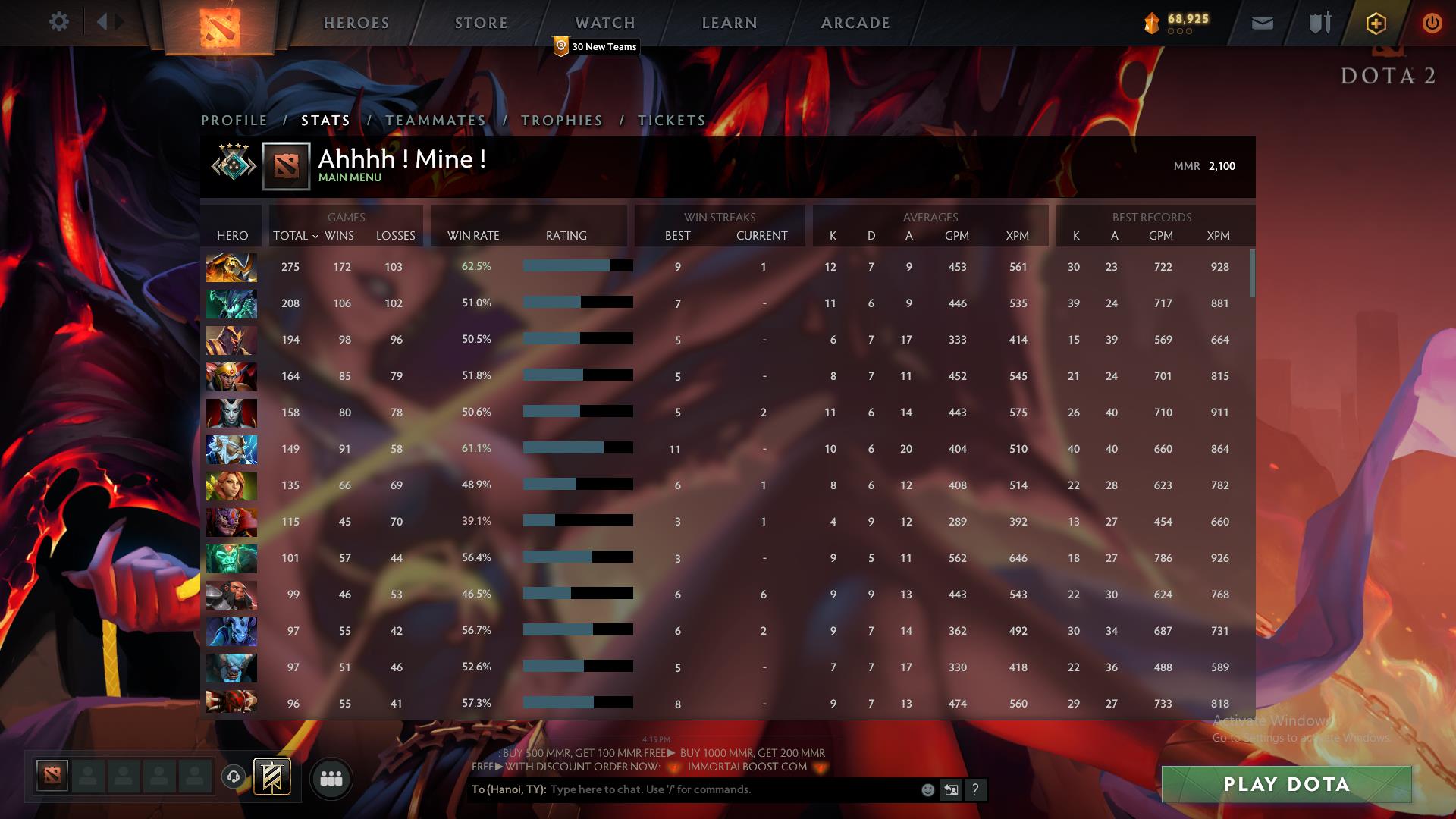
Task: Open the gold Dota Plus hexagon icon
Action: tap(1376, 23)
